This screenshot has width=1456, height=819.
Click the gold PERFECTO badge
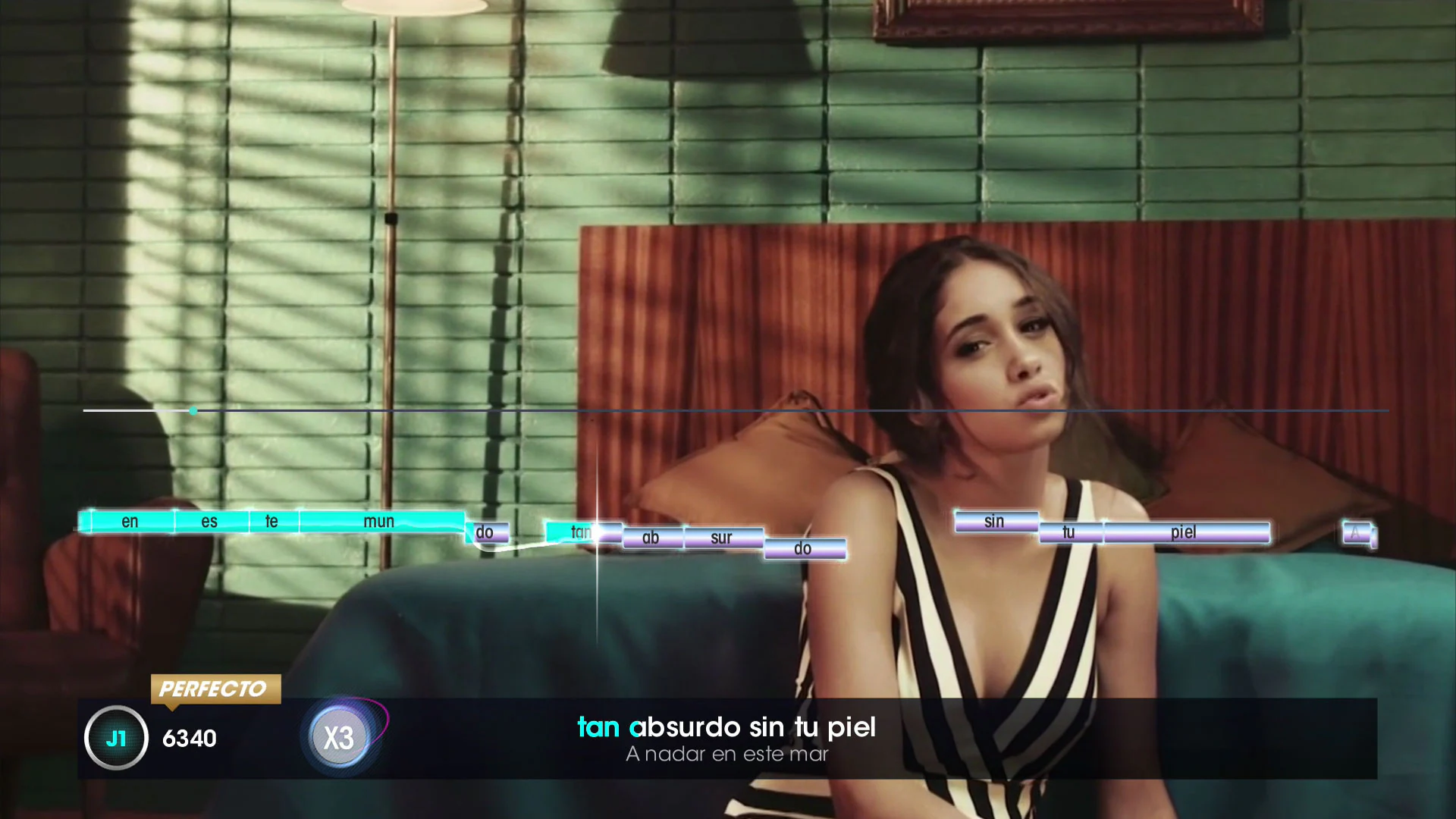click(x=215, y=689)
